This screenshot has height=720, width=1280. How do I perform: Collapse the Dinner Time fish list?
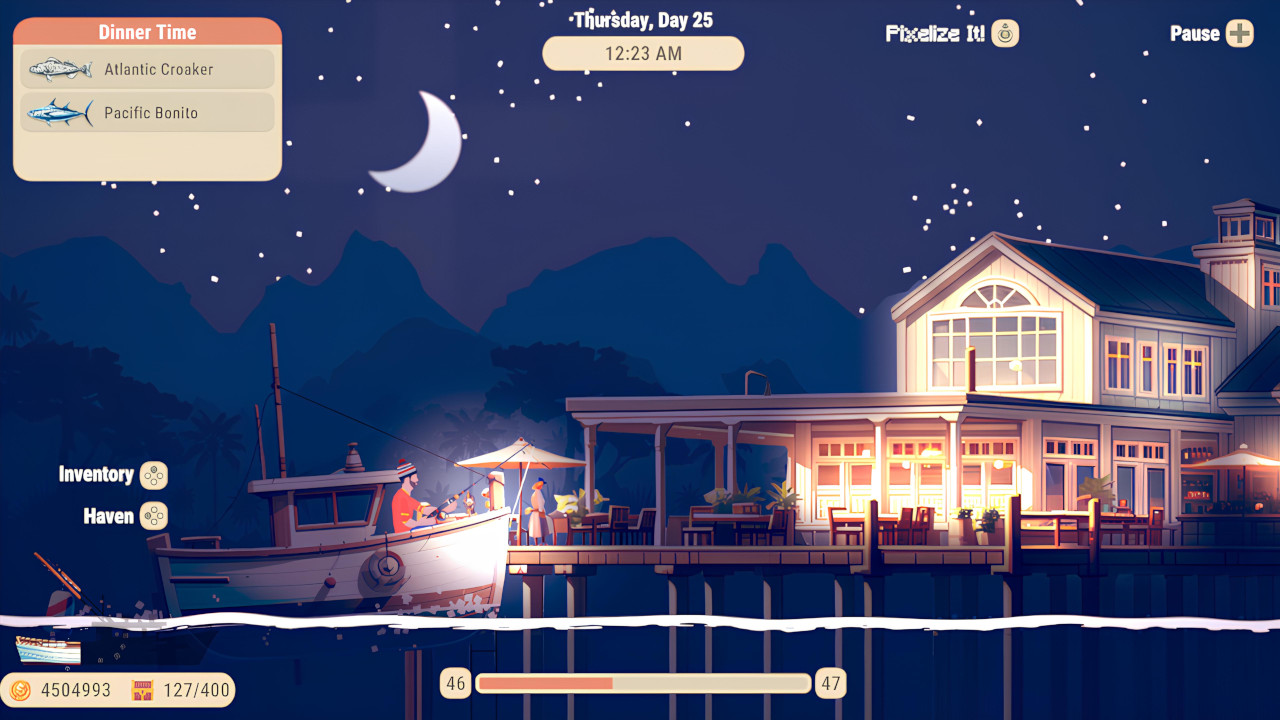[x=146, y=31]
